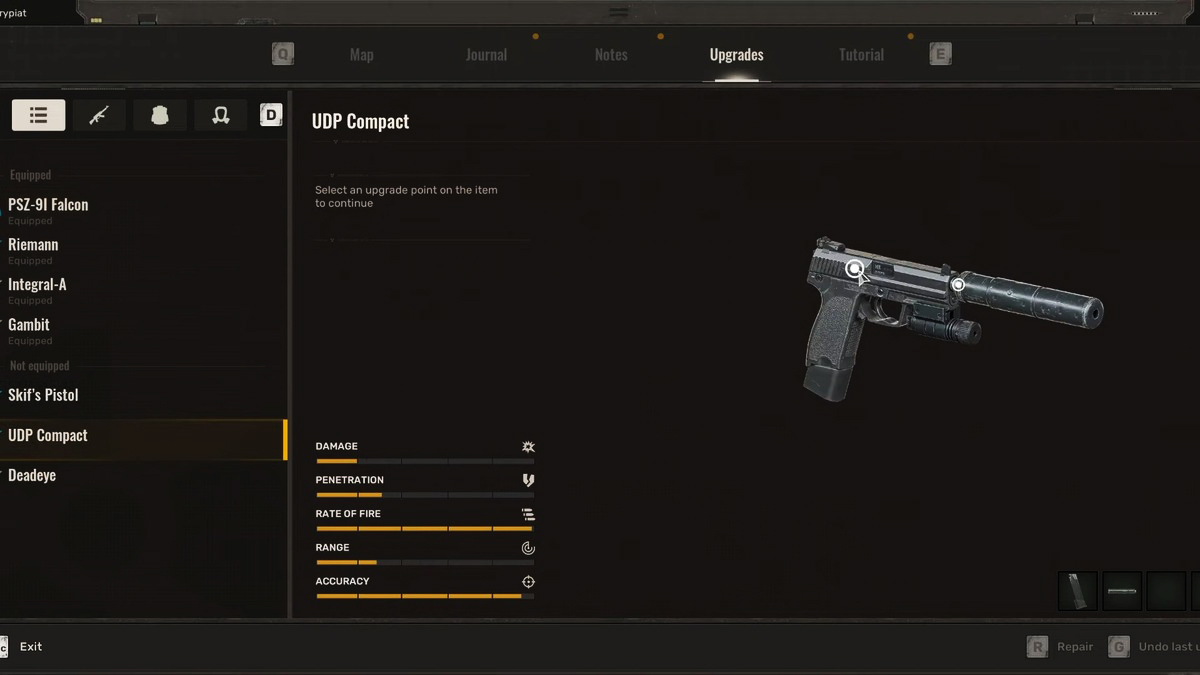Switch to the Journal tab
This screenshot has height=675, width=1200.
(486, 55)
